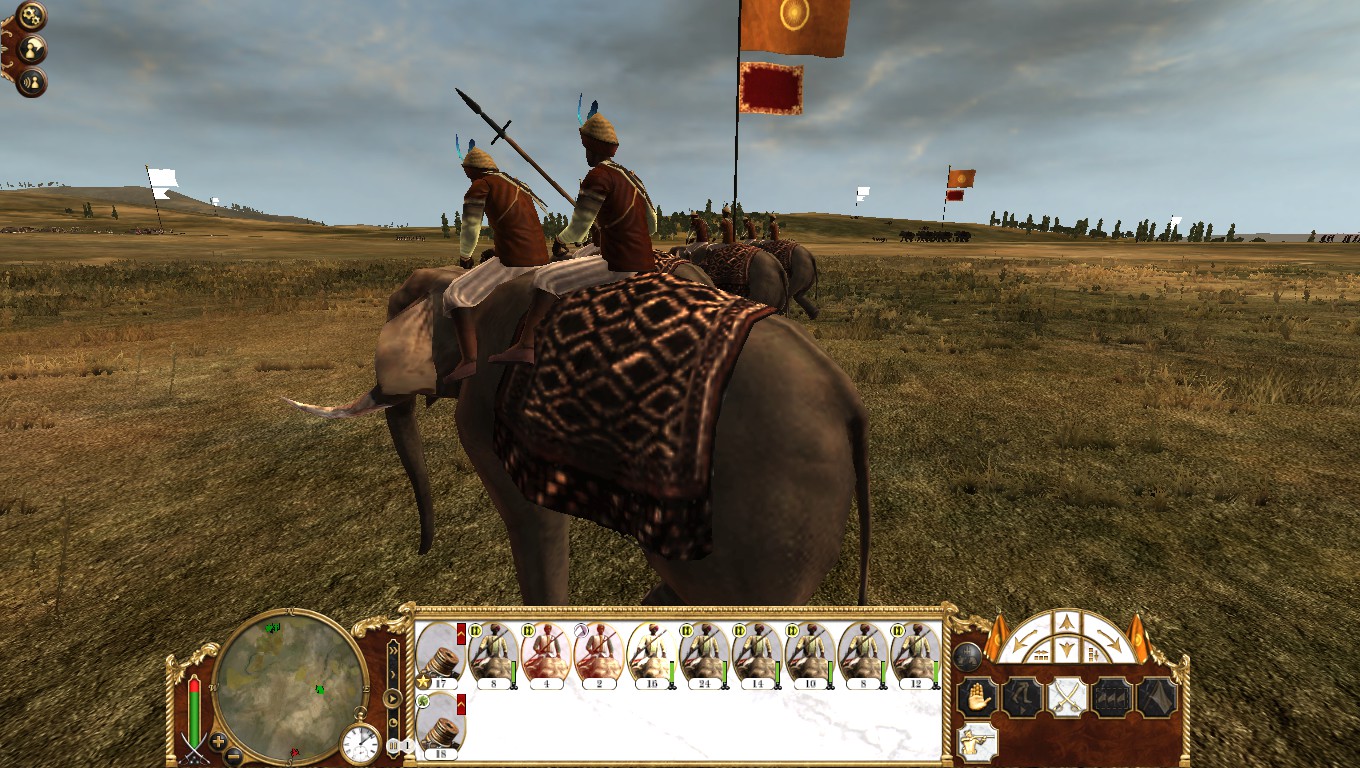Select the elephant unit card numbered 24

pos(705,652)
